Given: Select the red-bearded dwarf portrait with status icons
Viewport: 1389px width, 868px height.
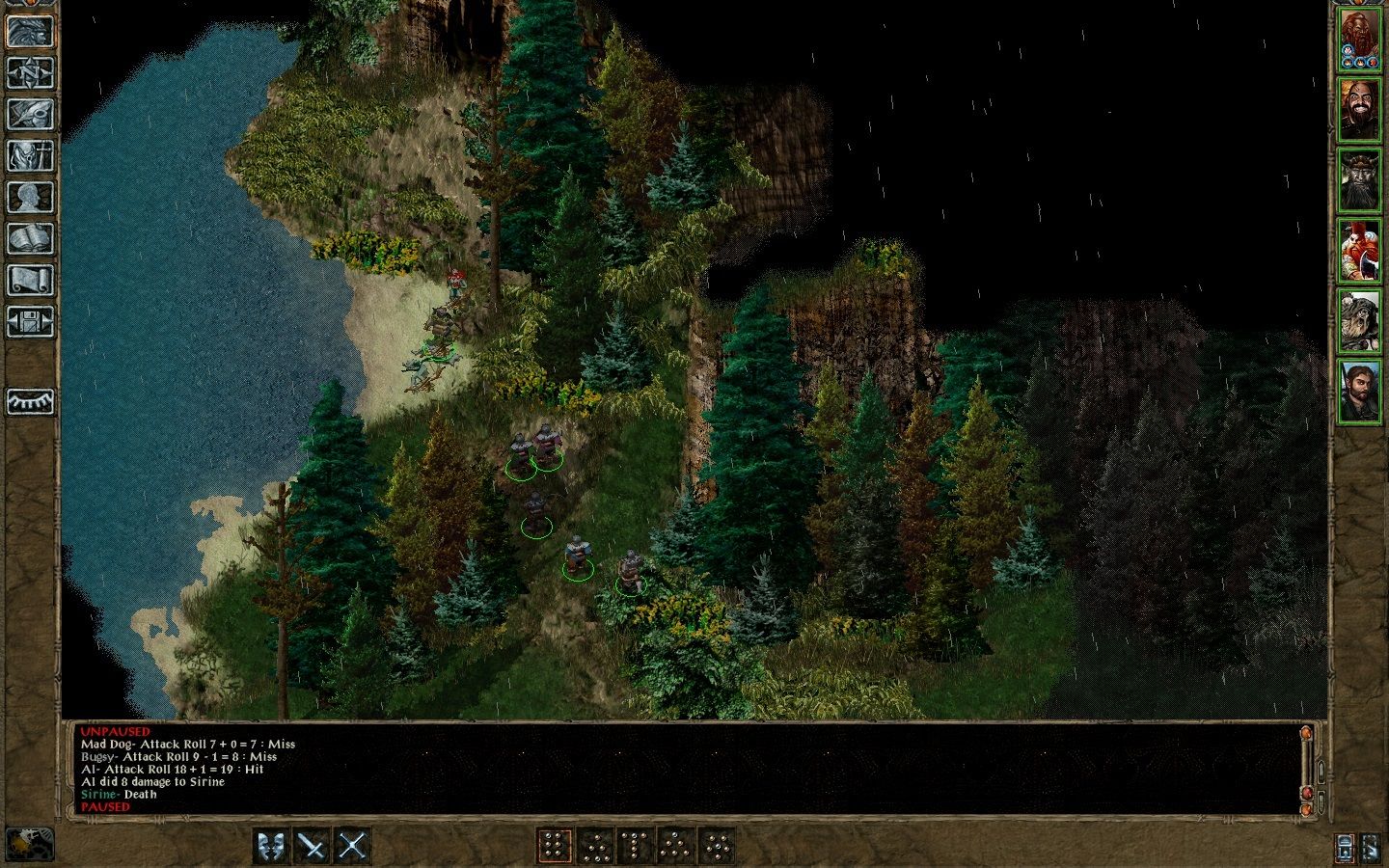Looking at the screenshot, I should (1360, 41).
